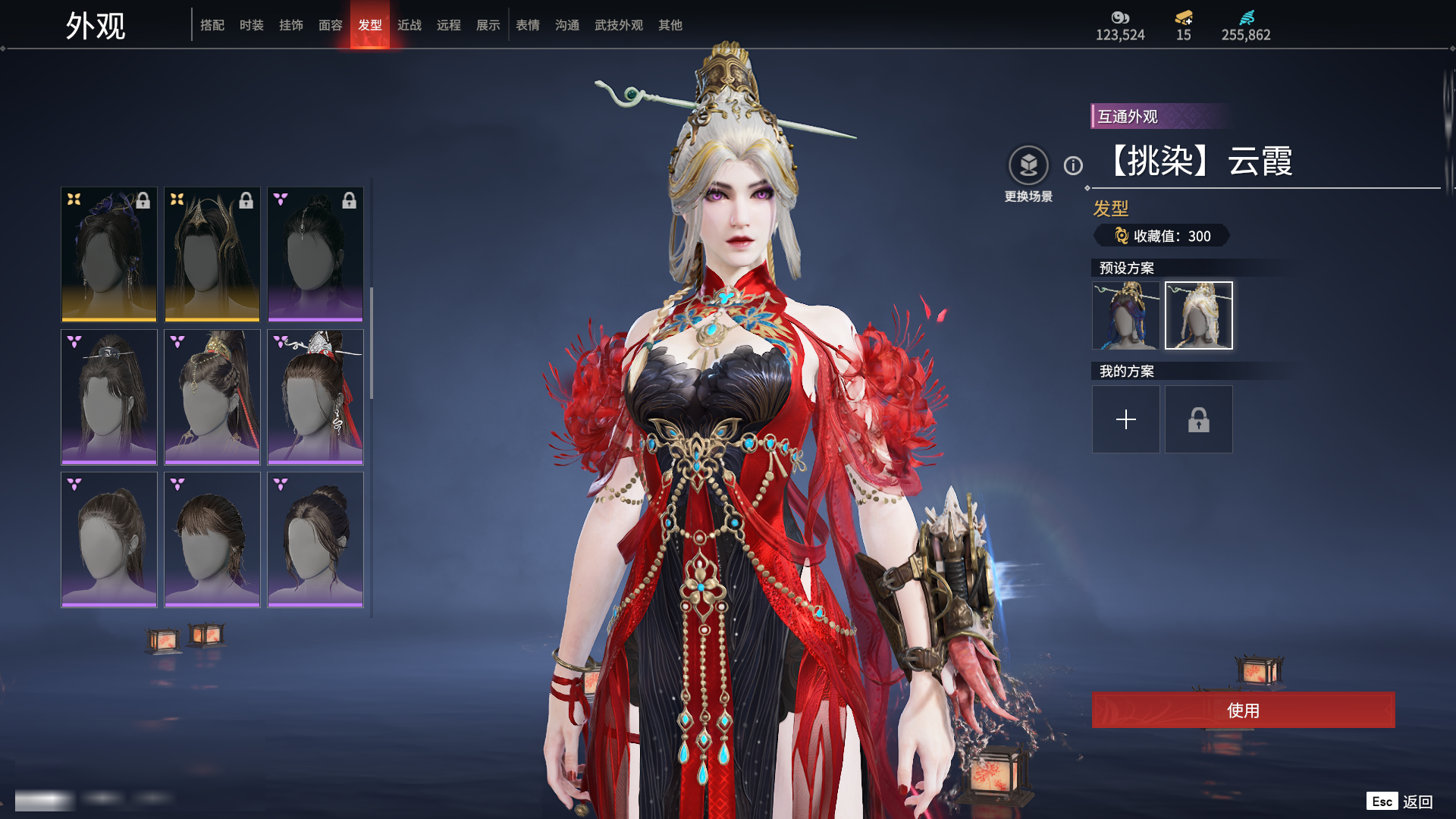Viewport: 1456px width, 819px height.
Task: Open the 表情 tab
Action: tap(528, 25)
